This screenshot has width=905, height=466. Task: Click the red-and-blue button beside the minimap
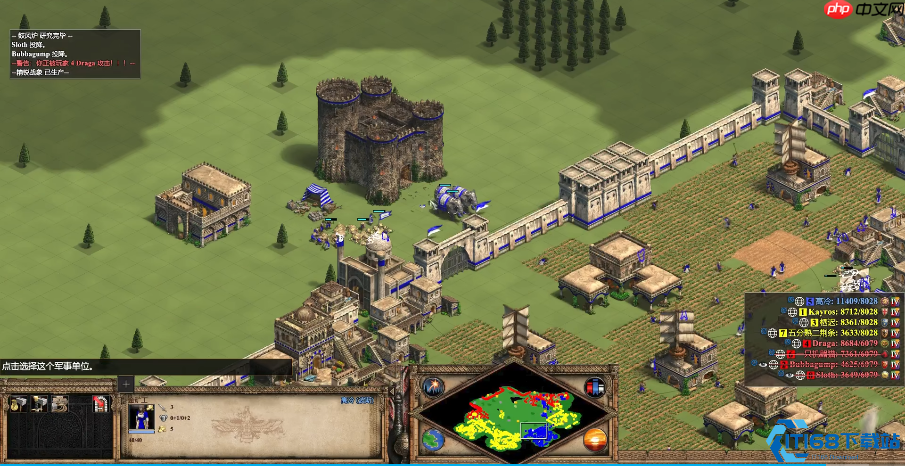(x=594, y=387)
